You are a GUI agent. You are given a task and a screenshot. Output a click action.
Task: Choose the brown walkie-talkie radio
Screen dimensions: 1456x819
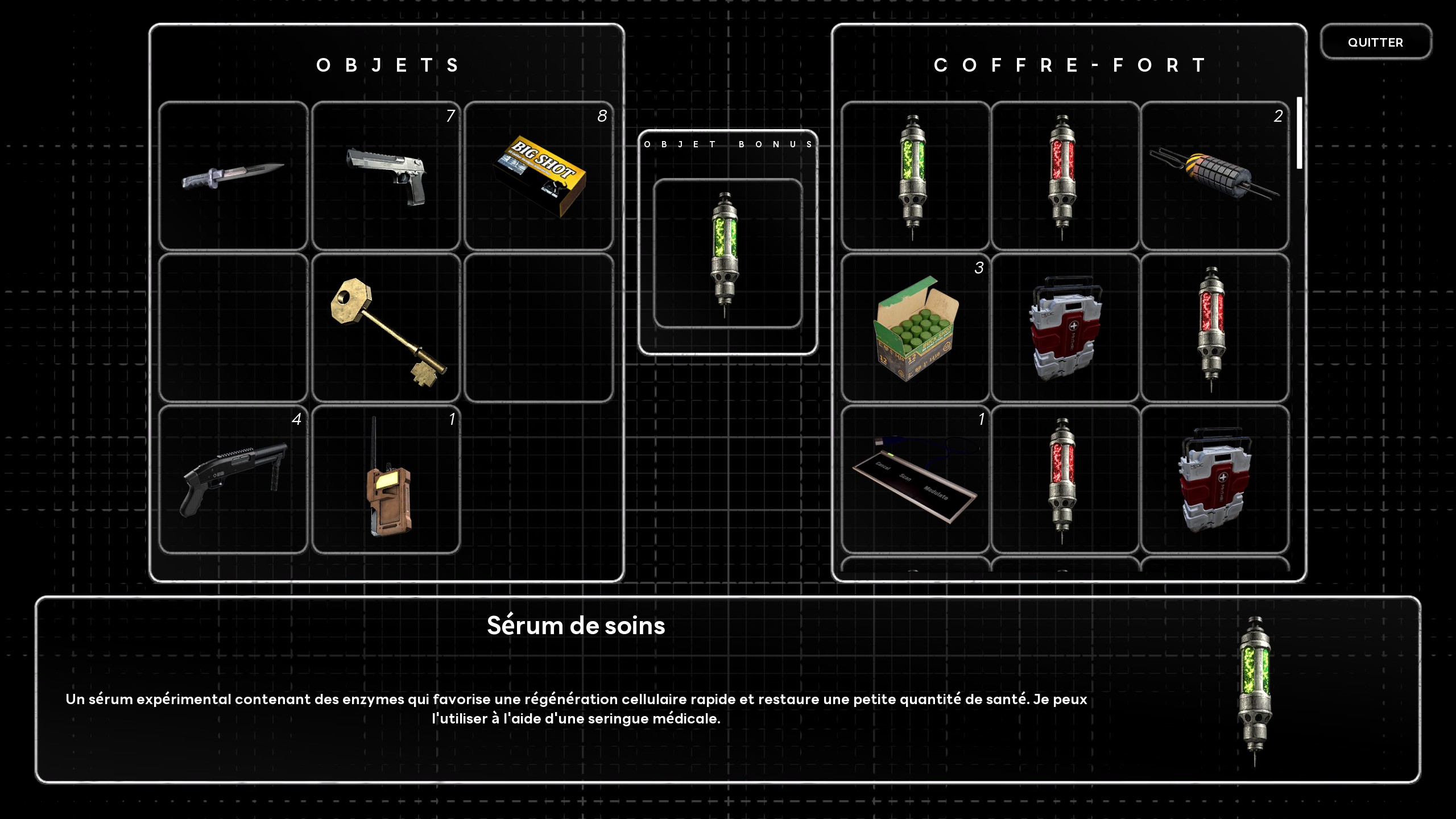pyautogui.click(x=386, y=479)
